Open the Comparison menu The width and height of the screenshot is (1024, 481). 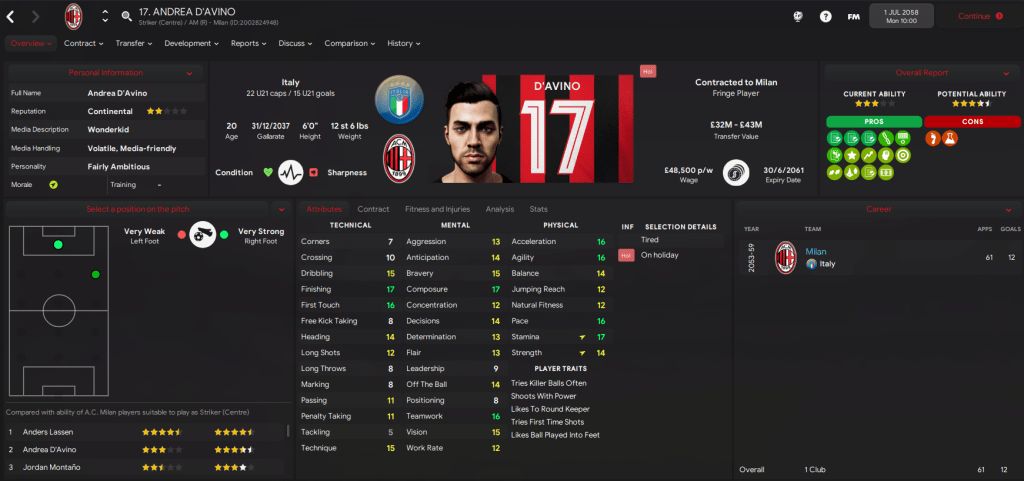[349, 44]
